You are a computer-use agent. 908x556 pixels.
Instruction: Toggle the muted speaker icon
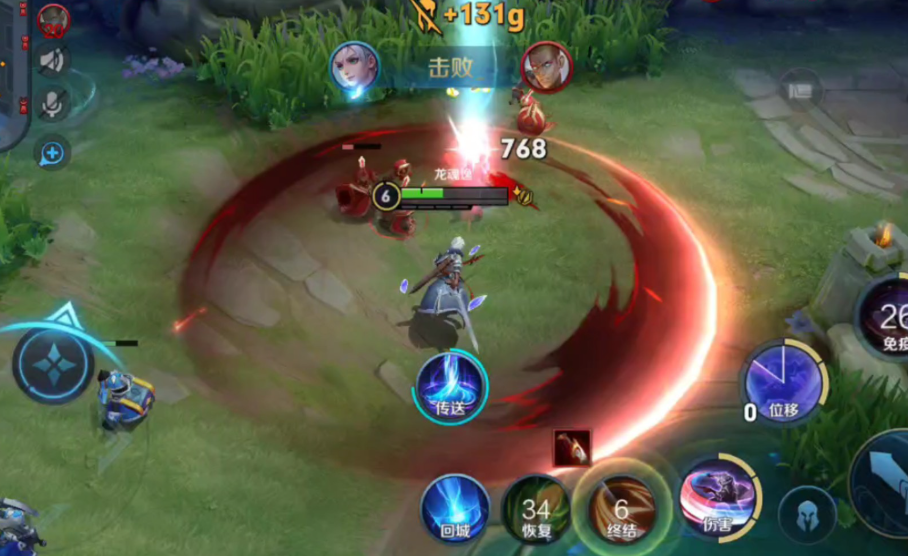point(53,60)
